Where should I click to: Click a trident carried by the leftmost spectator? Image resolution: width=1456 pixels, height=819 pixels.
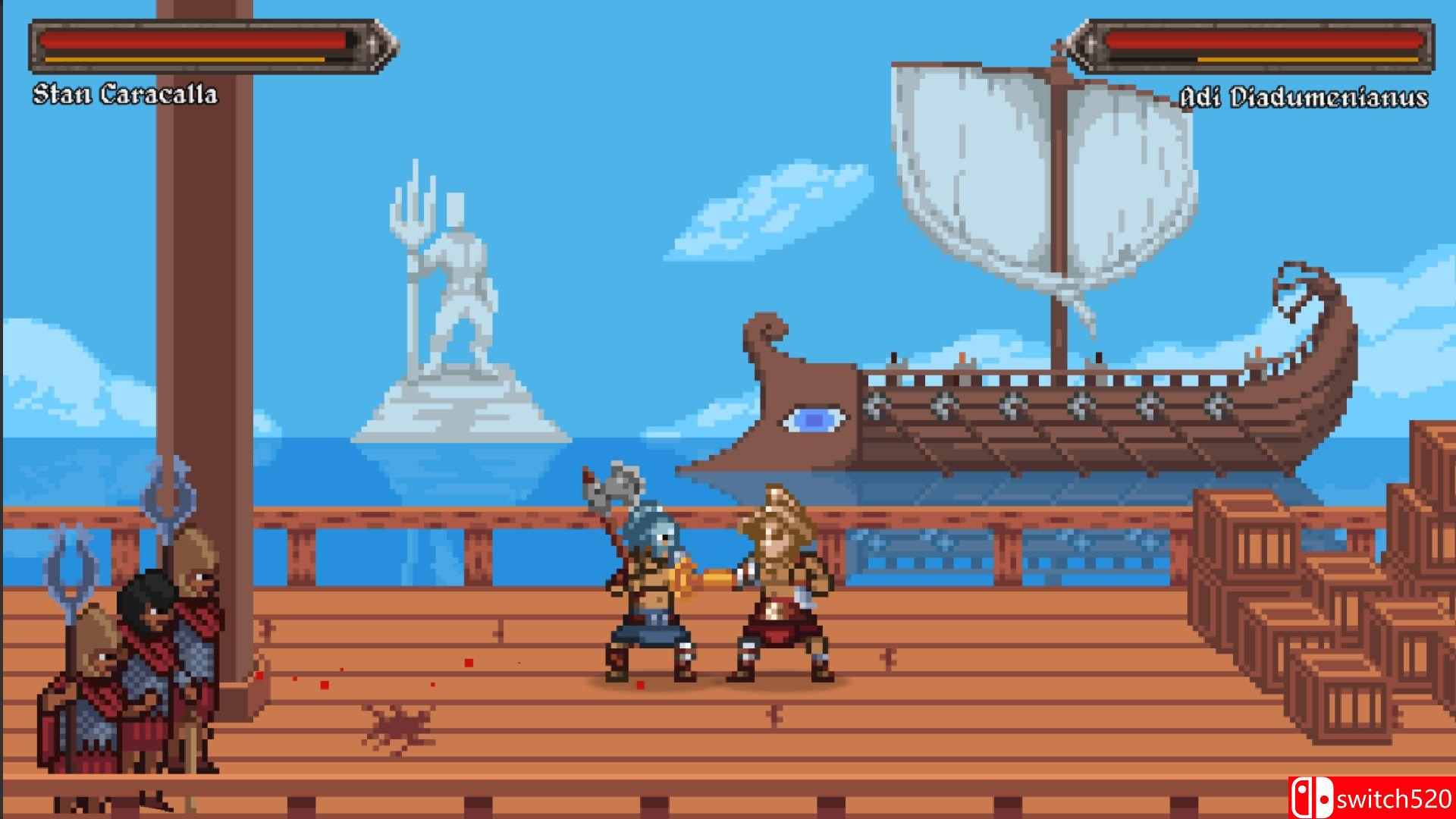tap(71, 561)
